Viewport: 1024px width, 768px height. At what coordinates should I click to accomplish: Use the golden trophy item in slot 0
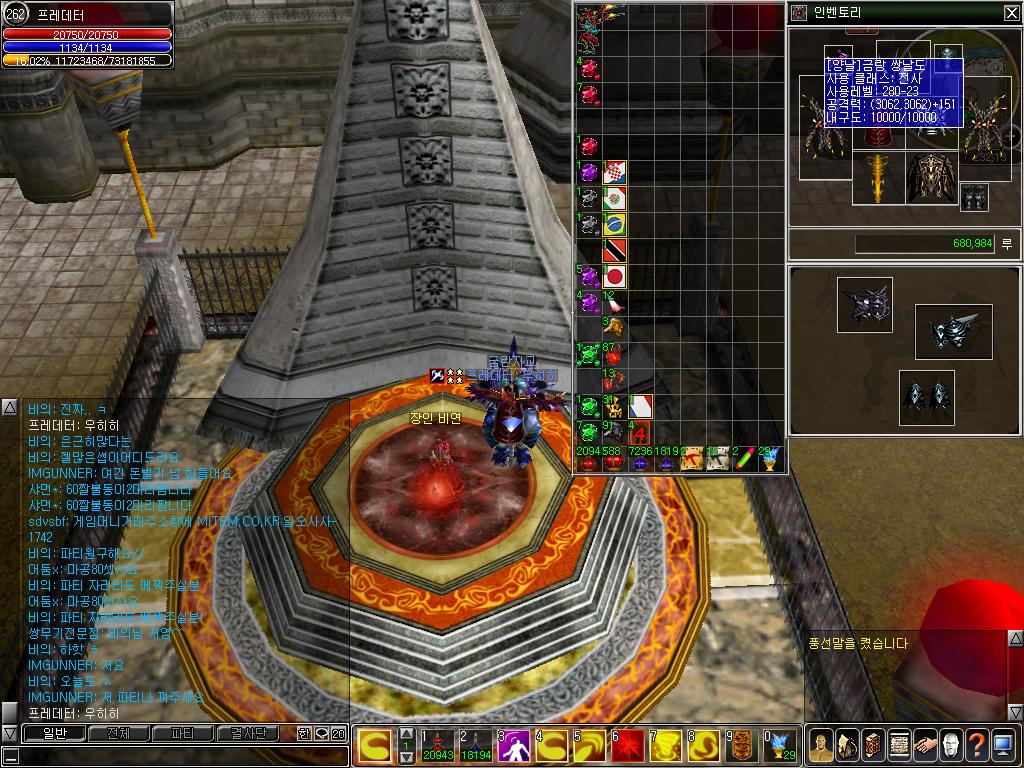click(x=780, y=746)
